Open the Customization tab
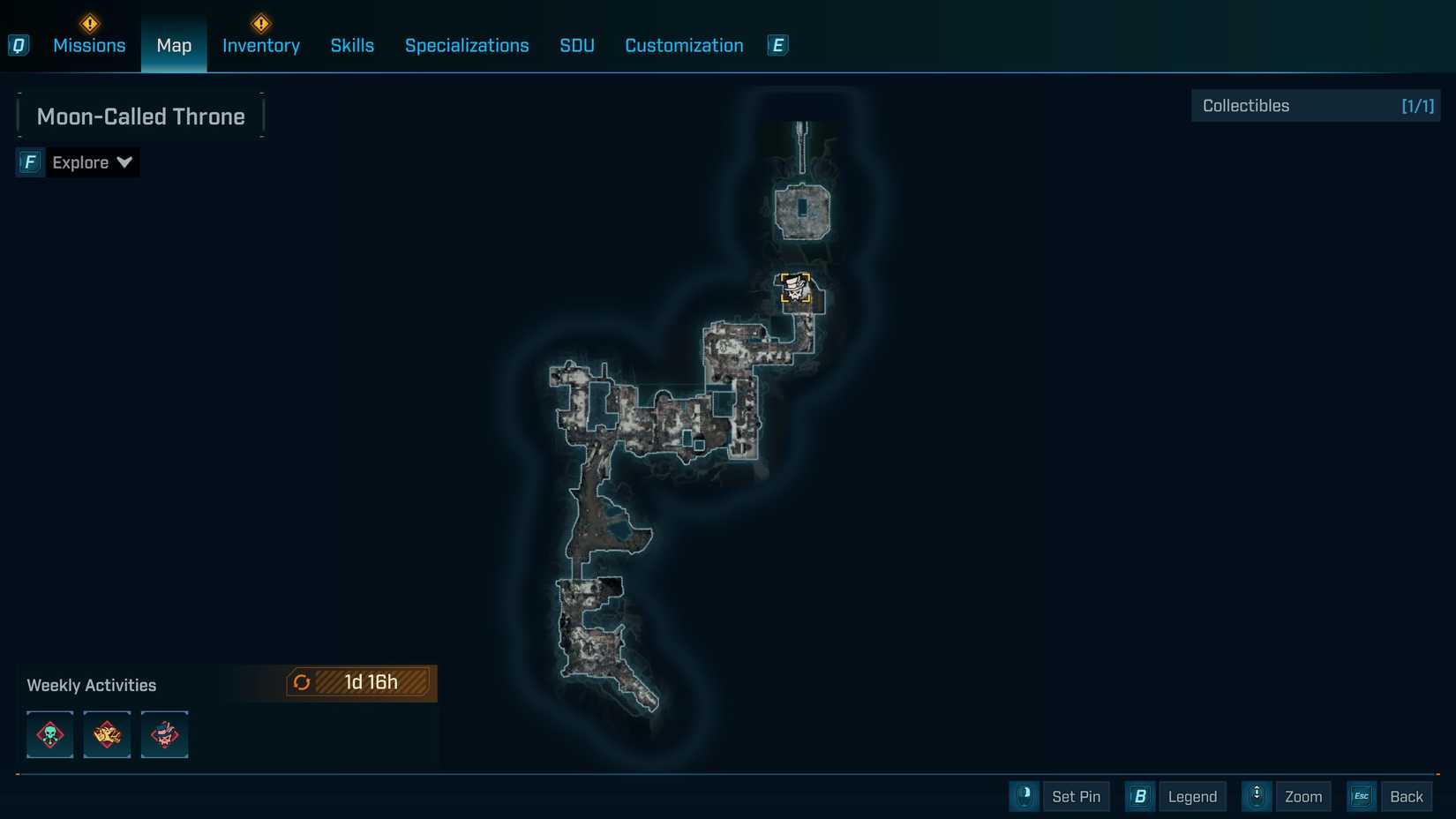Viewport: 1456px width, 819px height. [x=683, y=45]
